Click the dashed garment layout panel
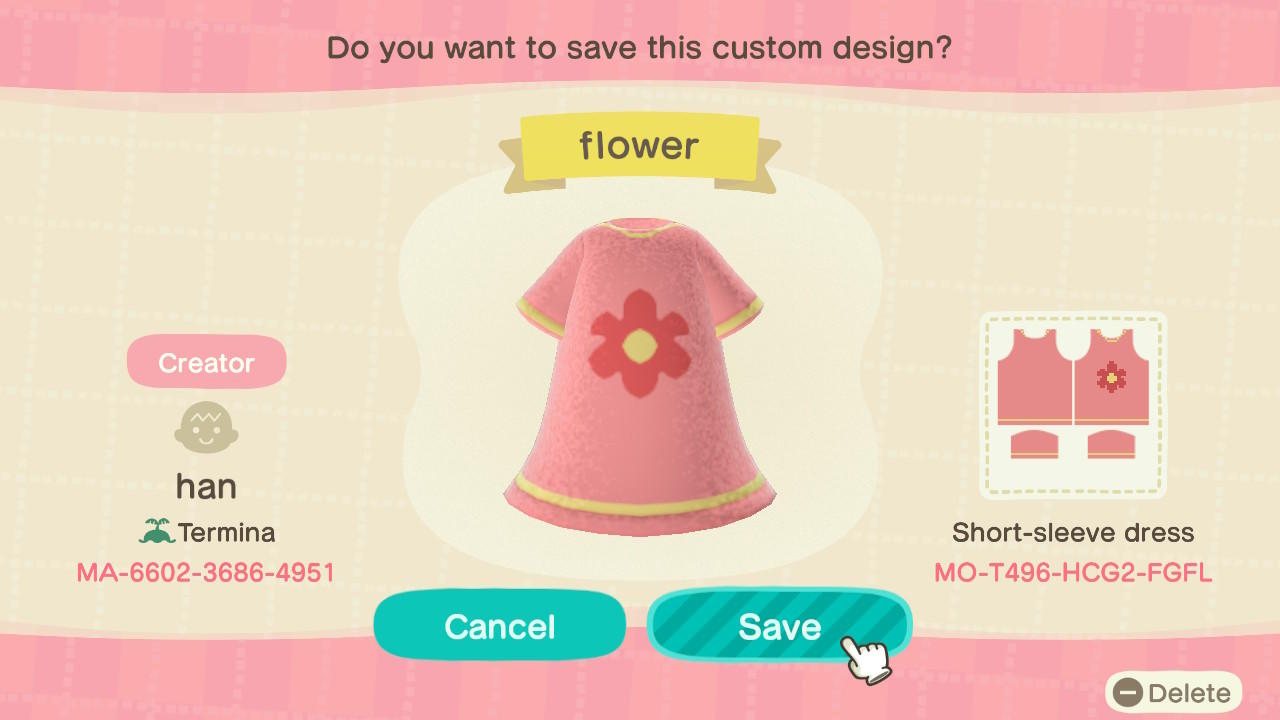The width and height of the screenshot is (1280, 720). [1073, 405]
